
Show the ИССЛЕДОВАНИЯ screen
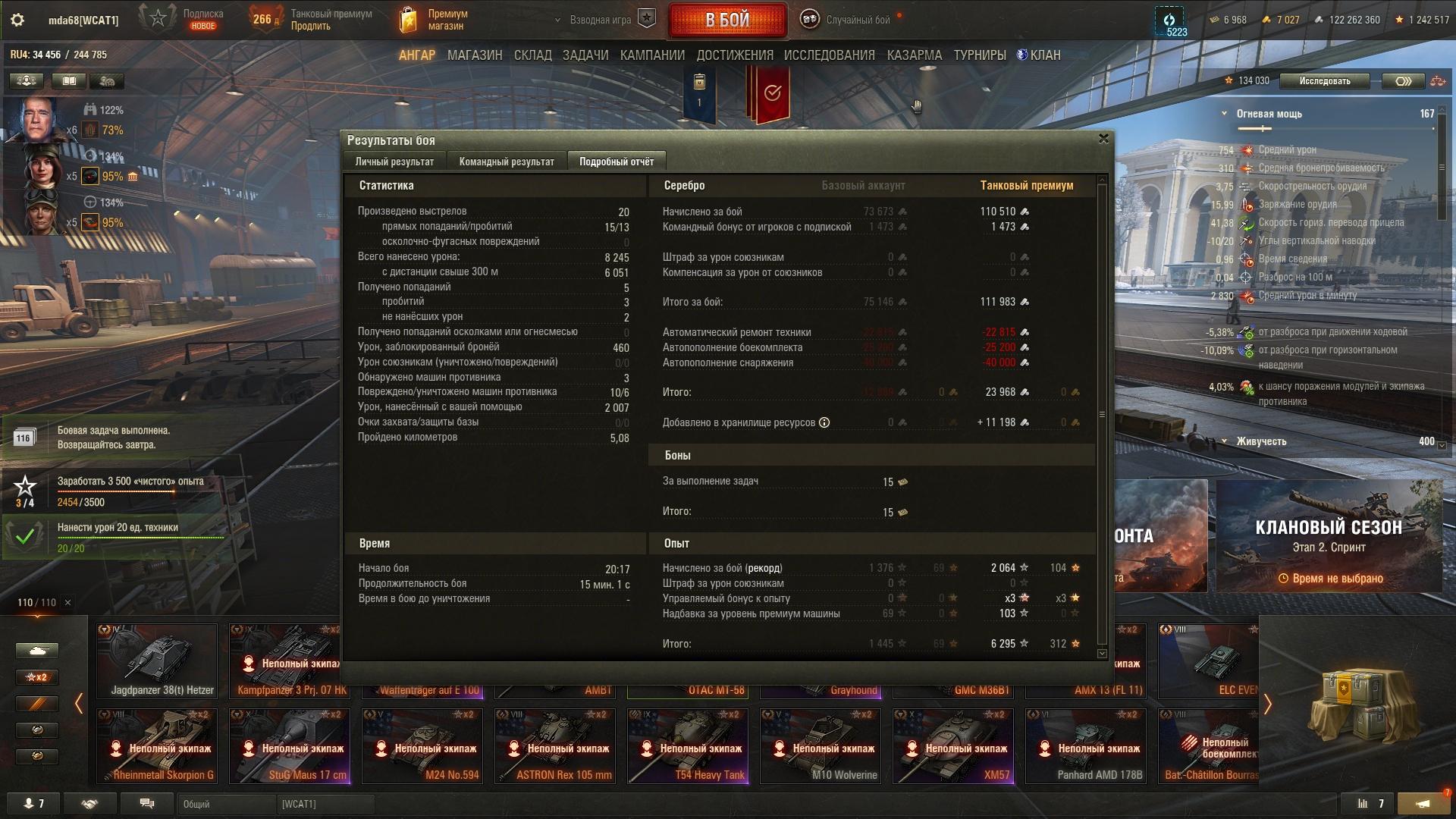(x=829, y=55)
